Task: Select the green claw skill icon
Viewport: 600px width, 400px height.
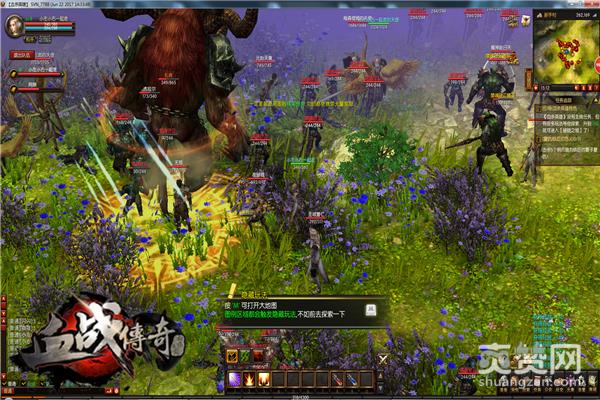Action: click(x=244, y=356)
